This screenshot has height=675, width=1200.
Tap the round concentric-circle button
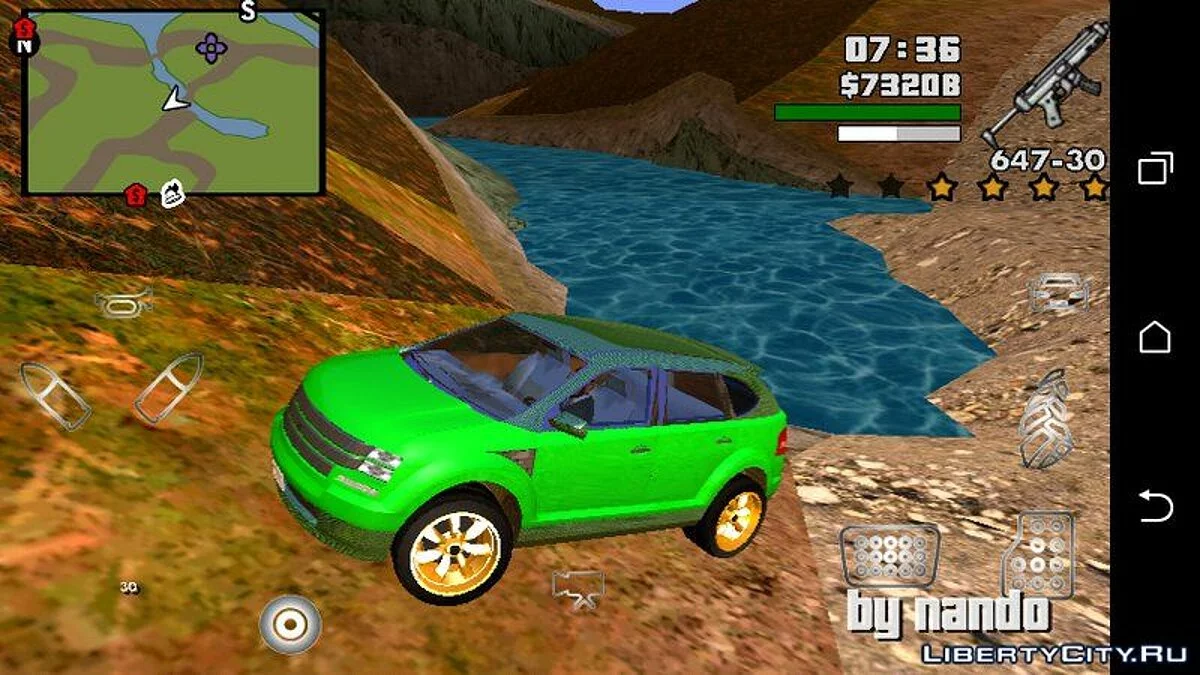[x=290, y=624]
